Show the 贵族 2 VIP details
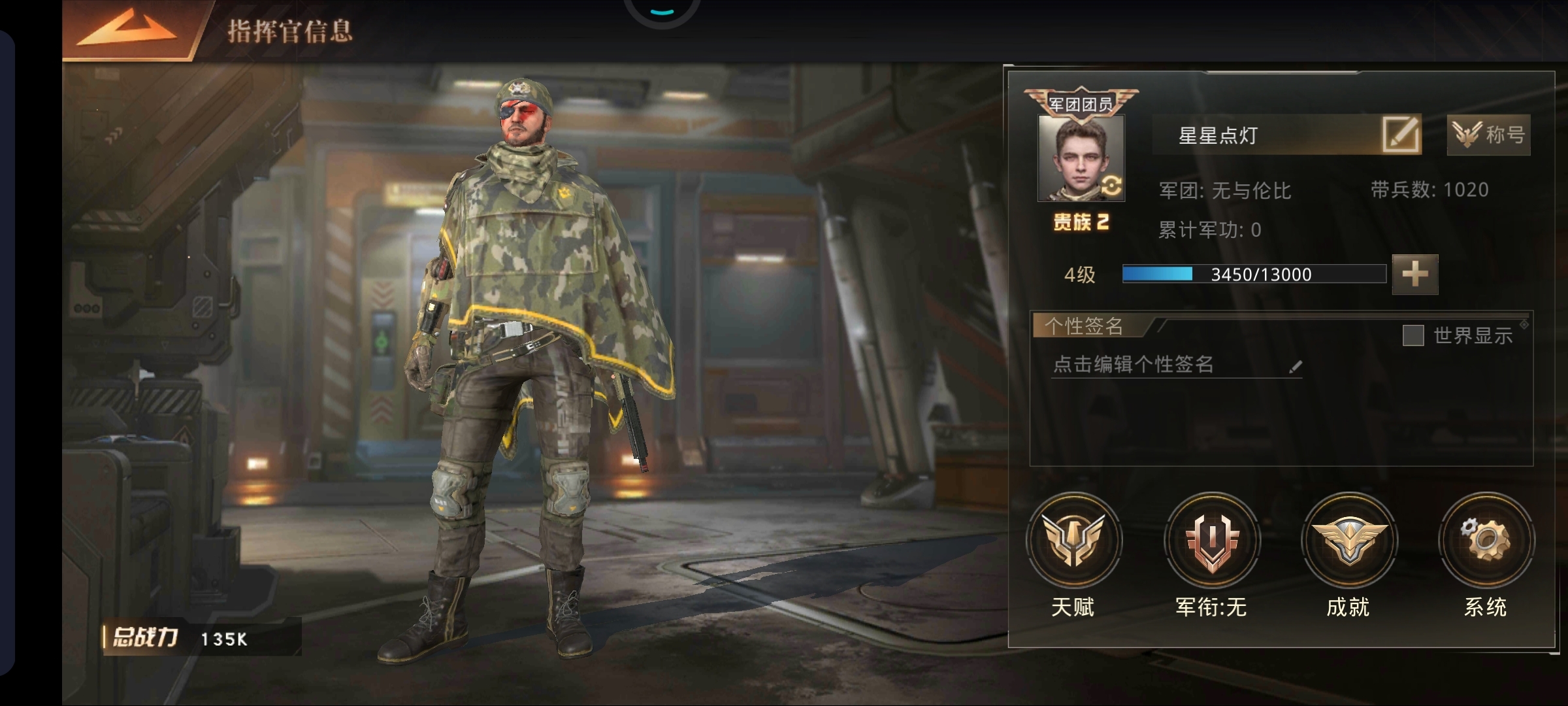Image resolution: width=1568 pixels, height=706 pixels. tap(1081, 222)
